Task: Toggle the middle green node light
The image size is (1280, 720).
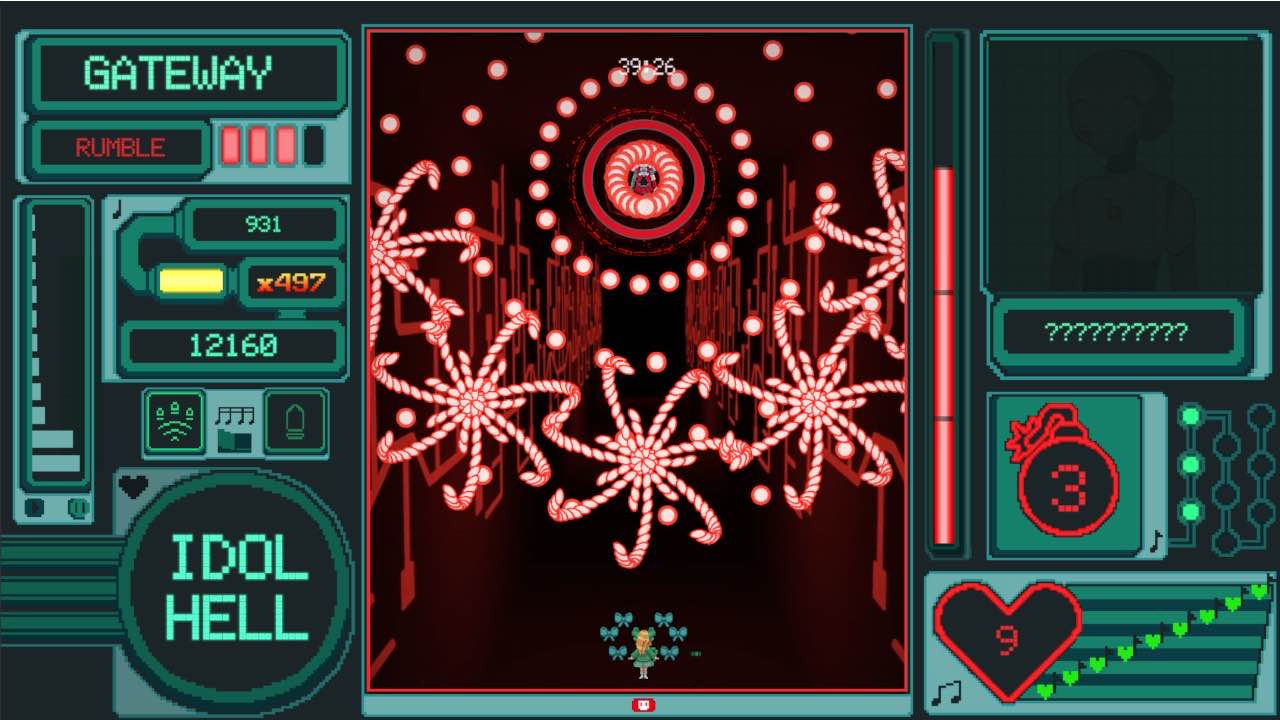Action: pyautogui.click(x=1190, y=462)
